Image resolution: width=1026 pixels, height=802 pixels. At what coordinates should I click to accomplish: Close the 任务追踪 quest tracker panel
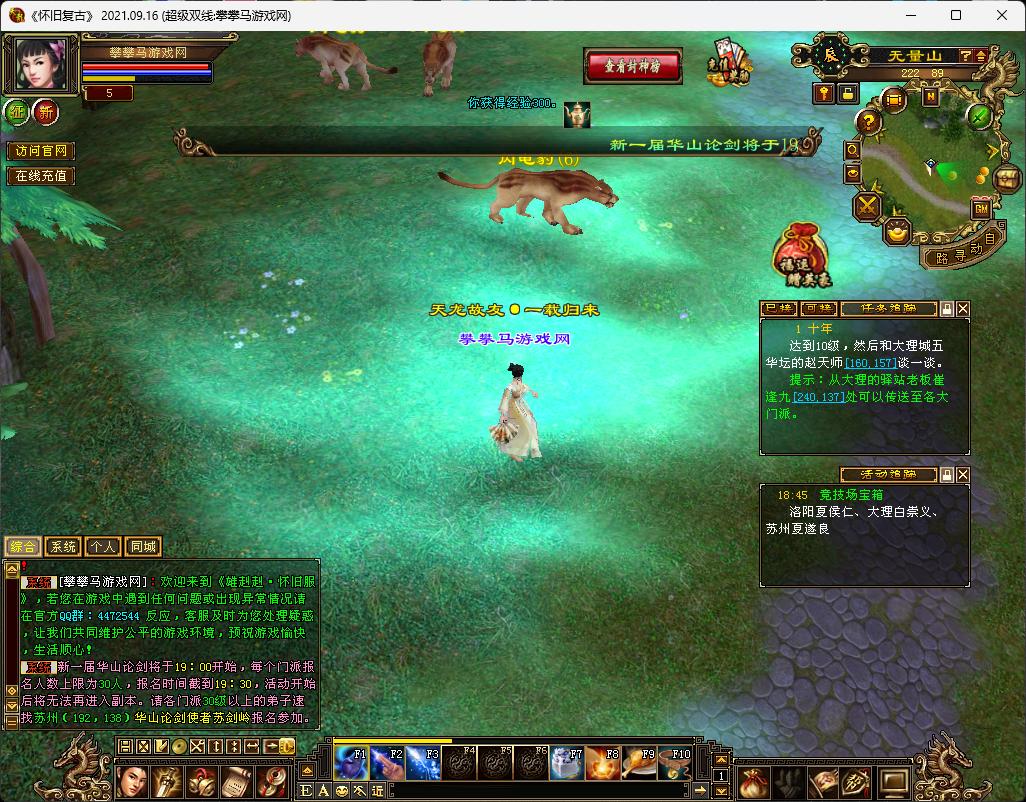click(963, 309)
